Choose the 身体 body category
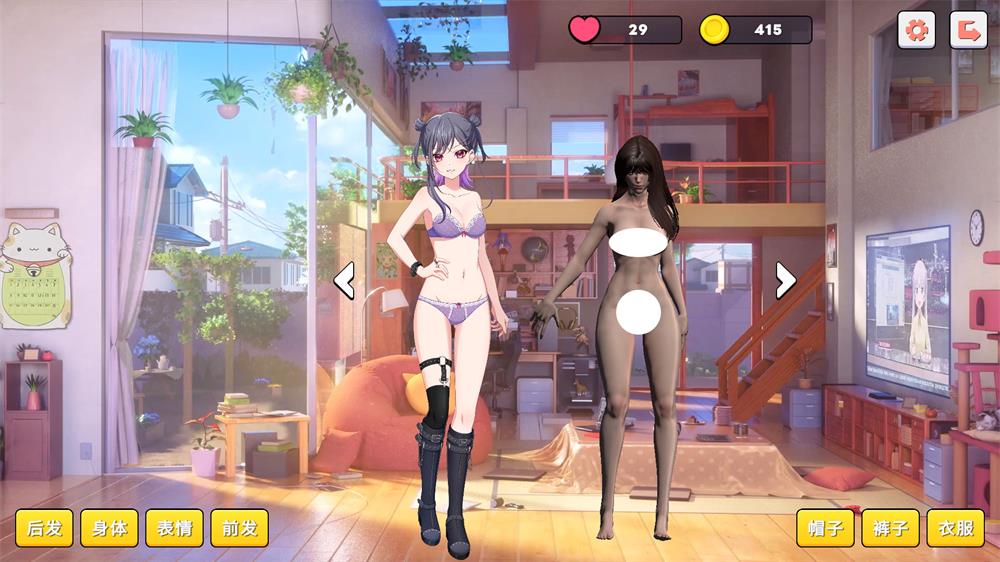Screen dimensions: 1000x562 tap(109, 528)
